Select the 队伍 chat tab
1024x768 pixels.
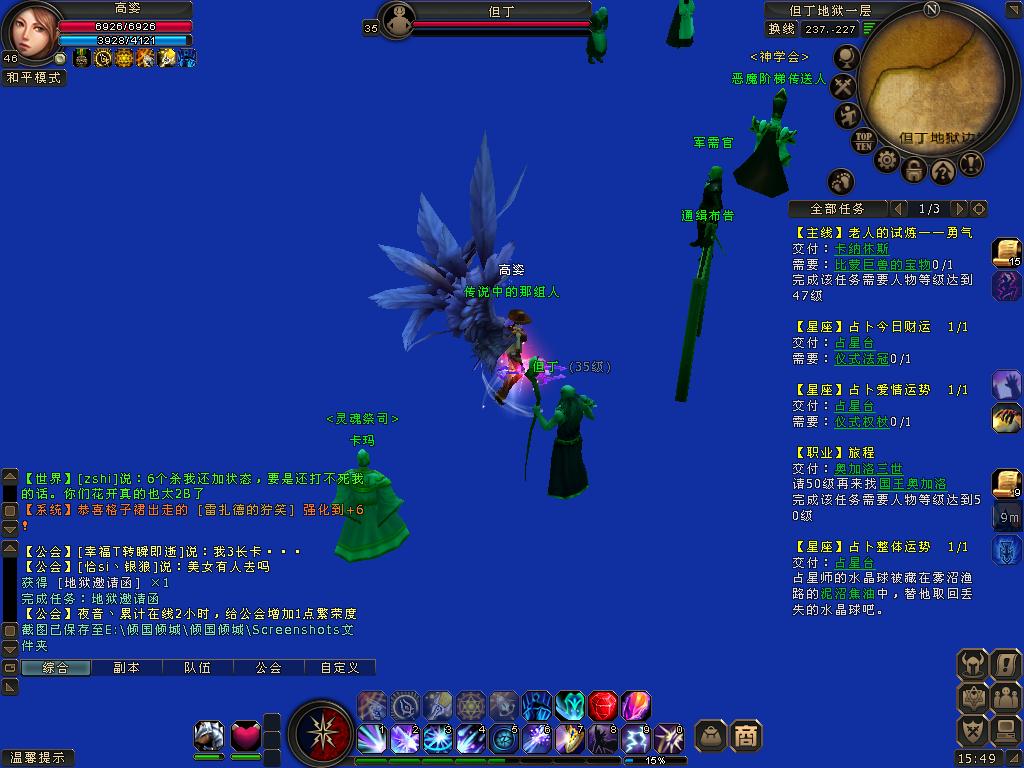tap(197, 667)
